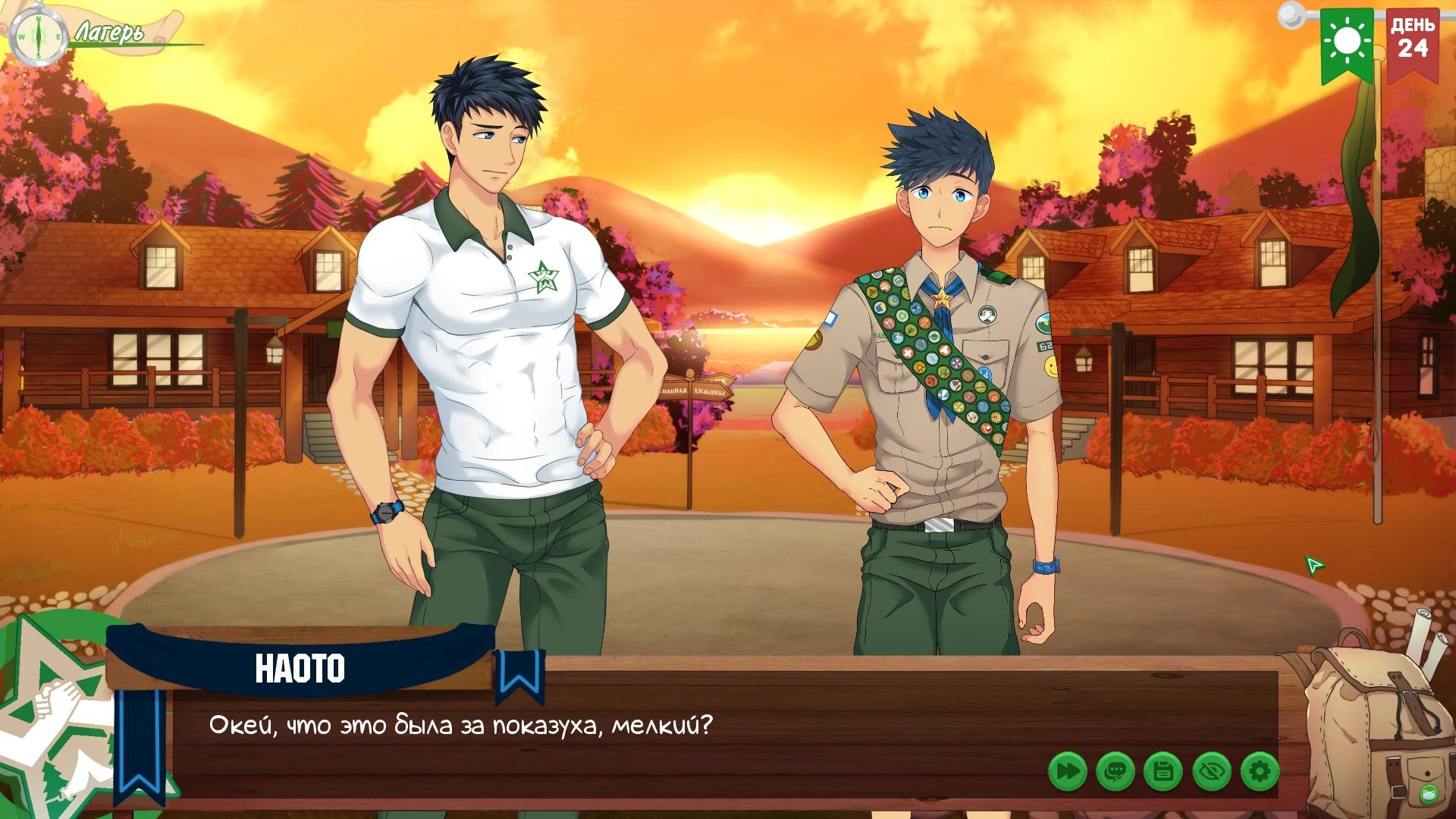
Task: Click the ДЕНЬ 24 day banner
Action: pos(1413,42)
